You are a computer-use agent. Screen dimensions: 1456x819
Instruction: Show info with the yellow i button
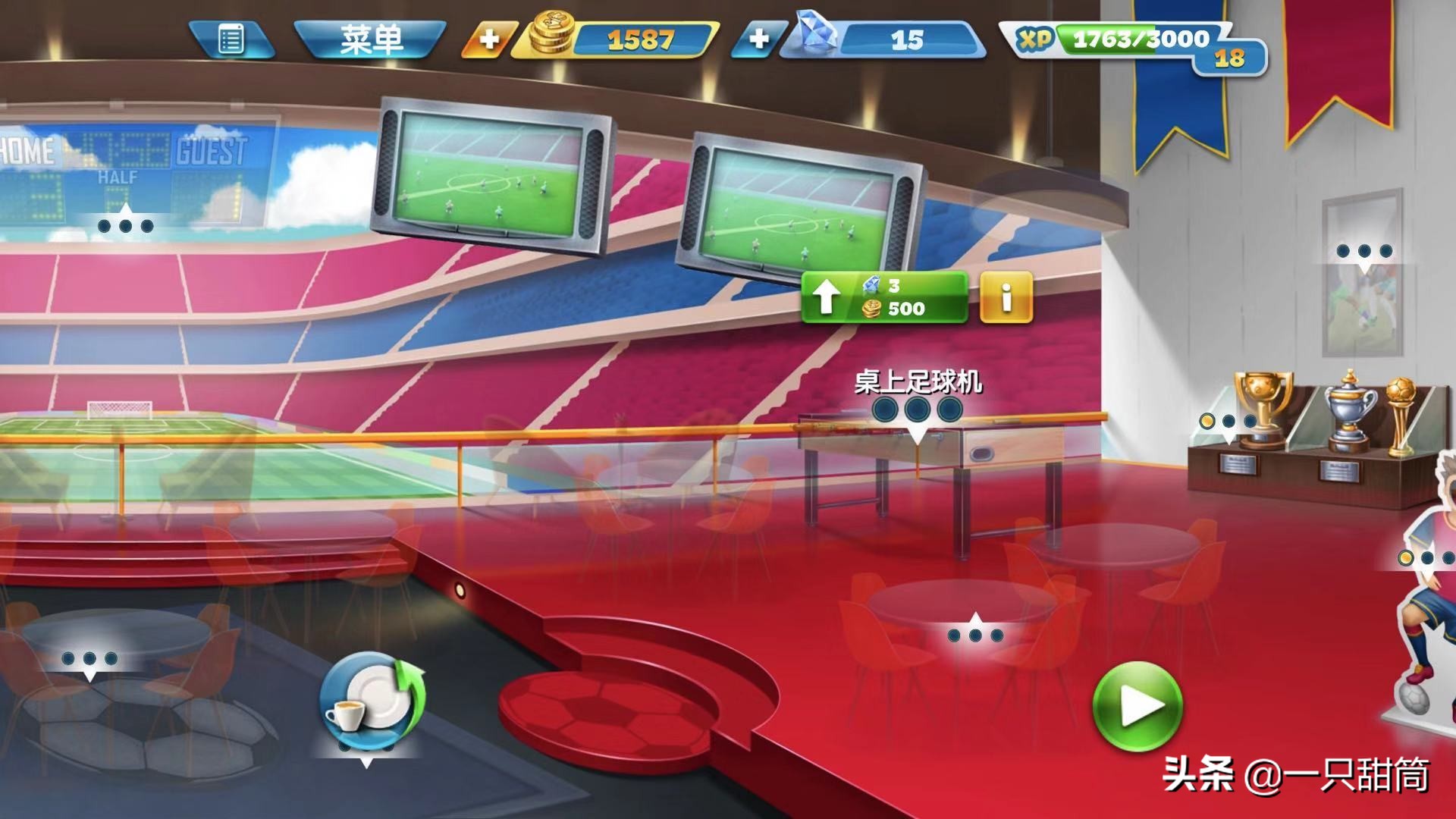1006,297
